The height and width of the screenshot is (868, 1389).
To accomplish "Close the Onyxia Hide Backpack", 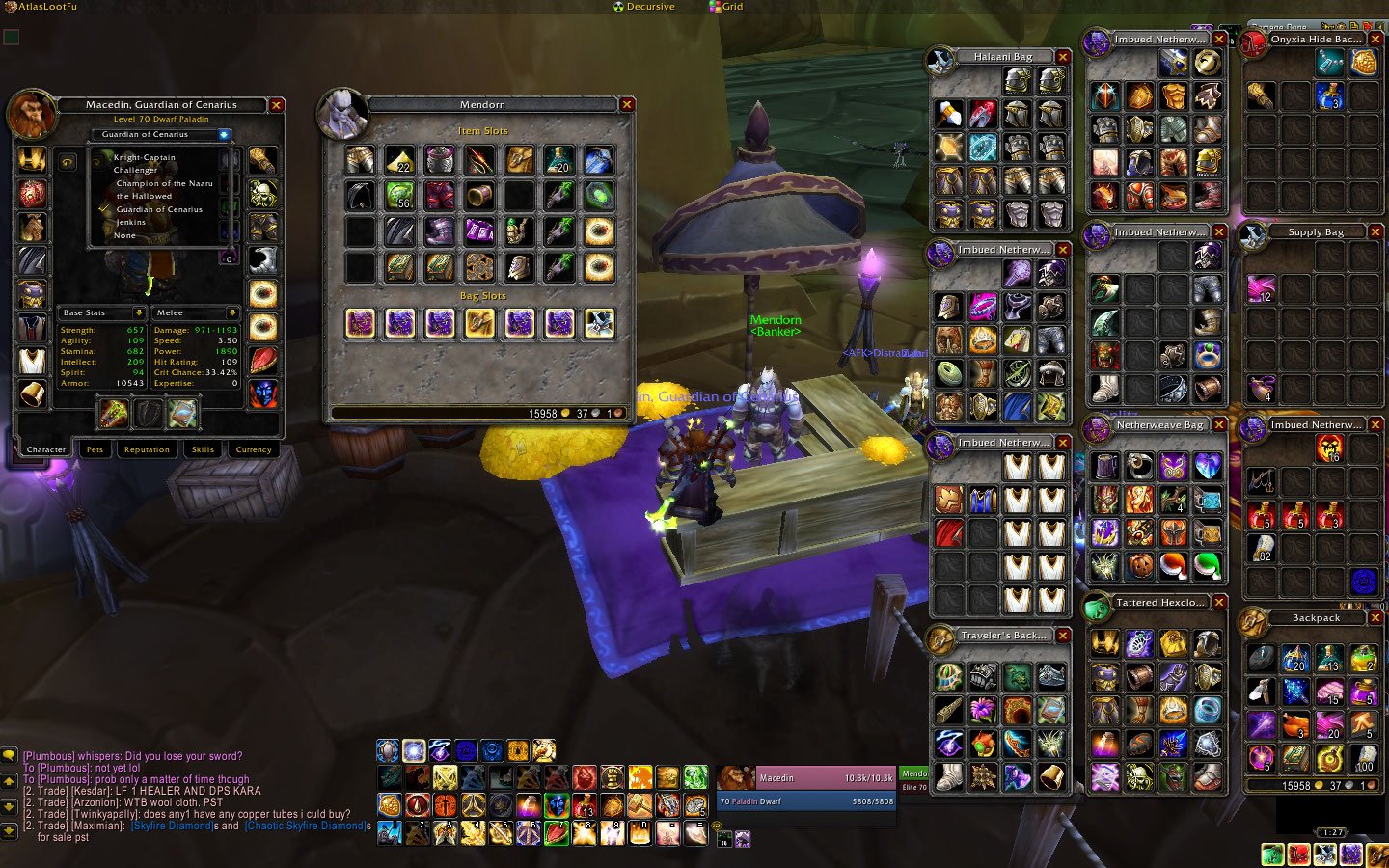I will pyautogui.click(x=1375, y=40).
